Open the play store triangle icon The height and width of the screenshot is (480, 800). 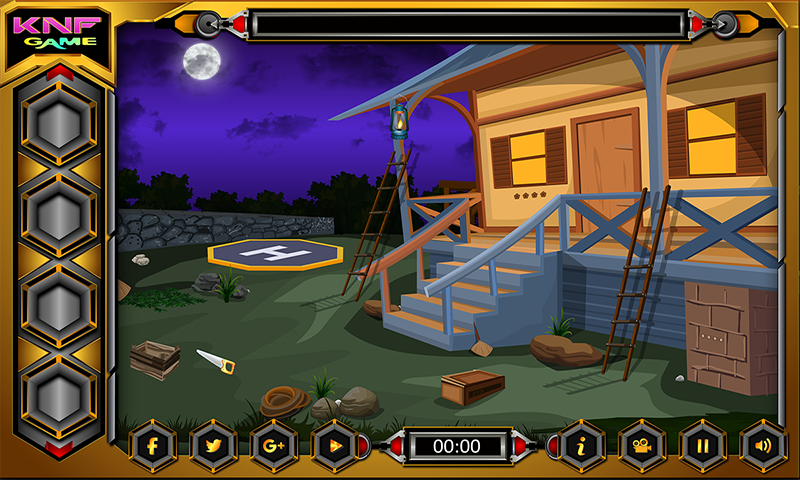pyautogui.click(x=333, y=446)
